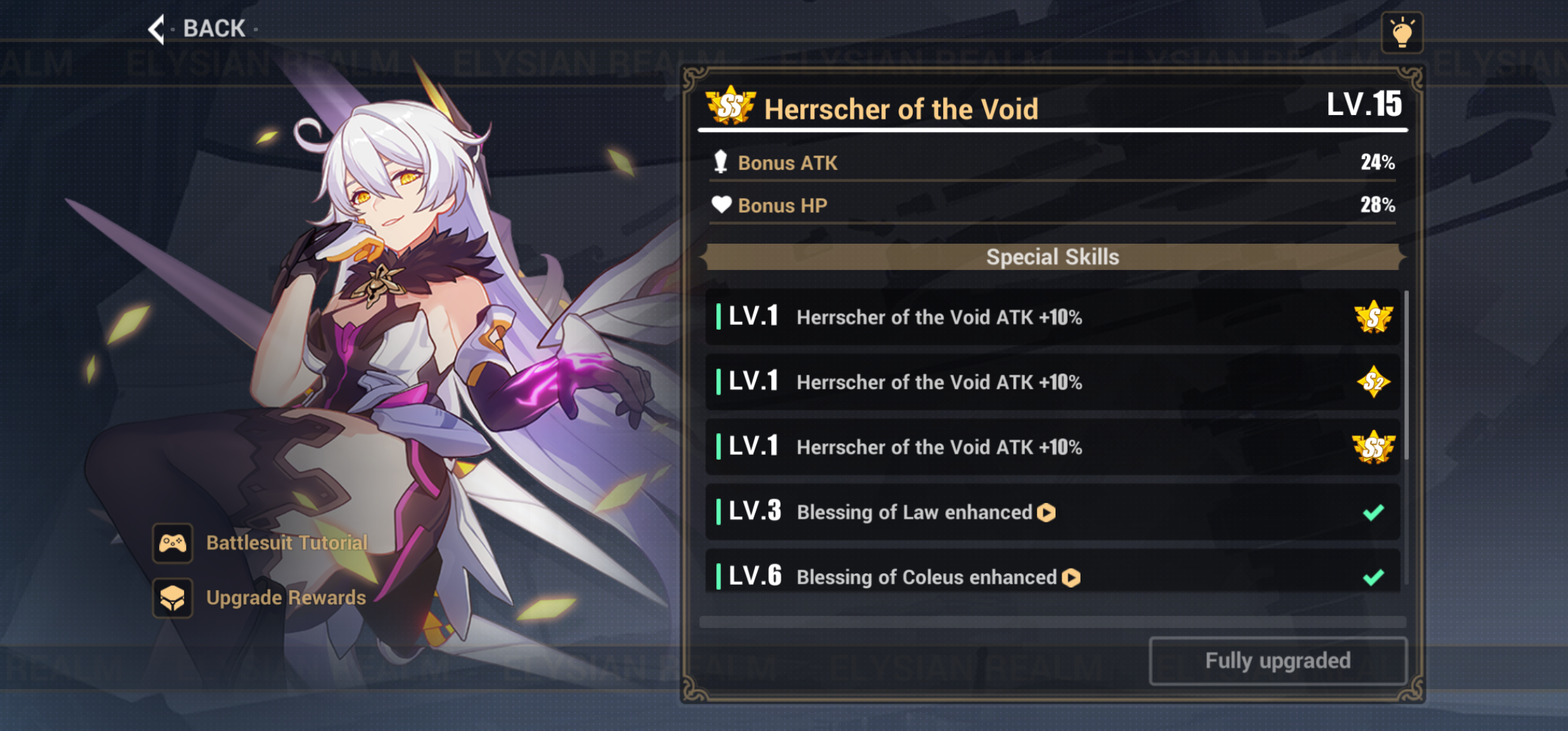Select the SS rank badge beside Herrscher of the Void
This screenshot has height=731, width=1568.
[x=730, y=106]
